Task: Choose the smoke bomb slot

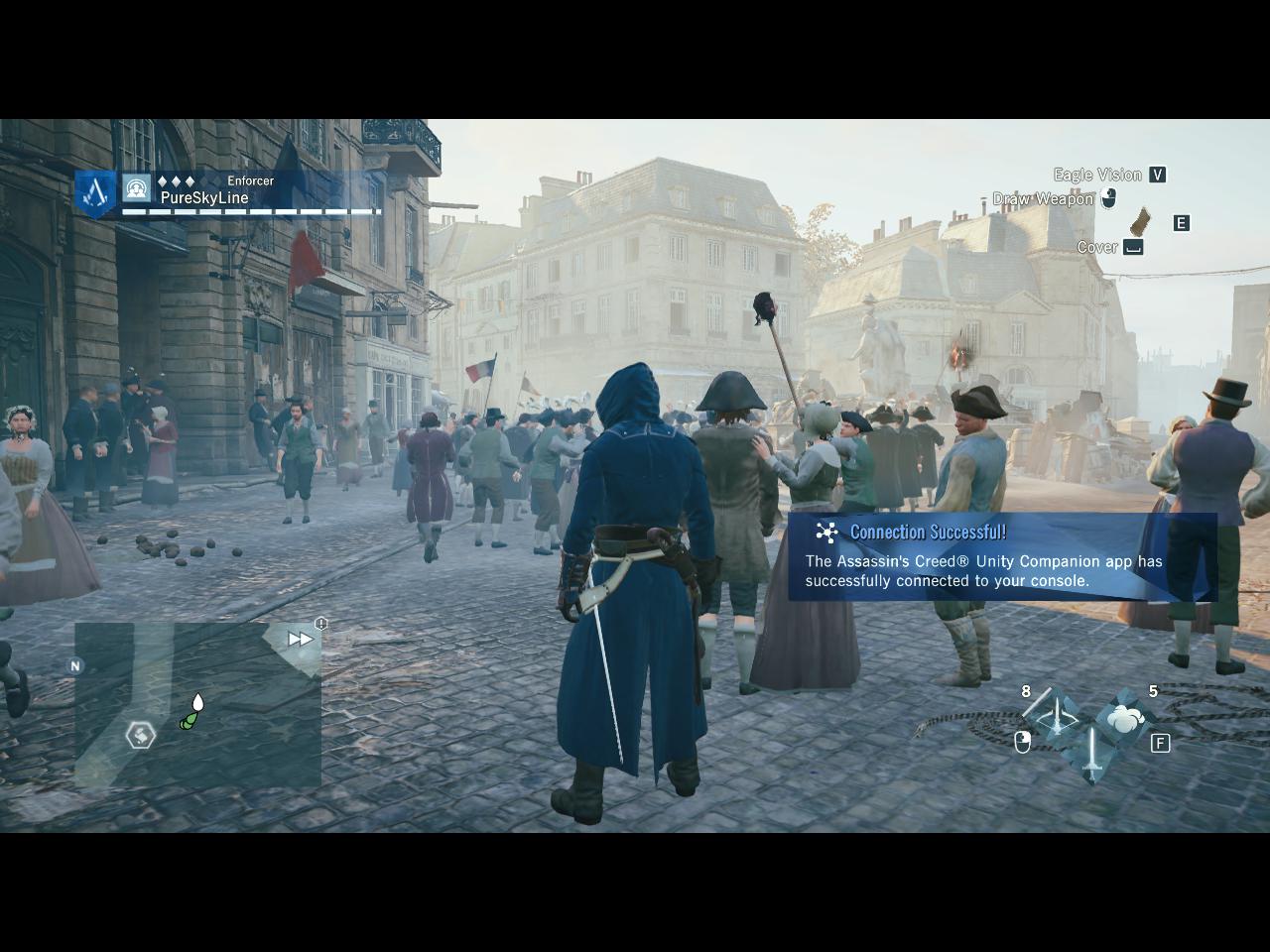Action: tap(1124, 716)
